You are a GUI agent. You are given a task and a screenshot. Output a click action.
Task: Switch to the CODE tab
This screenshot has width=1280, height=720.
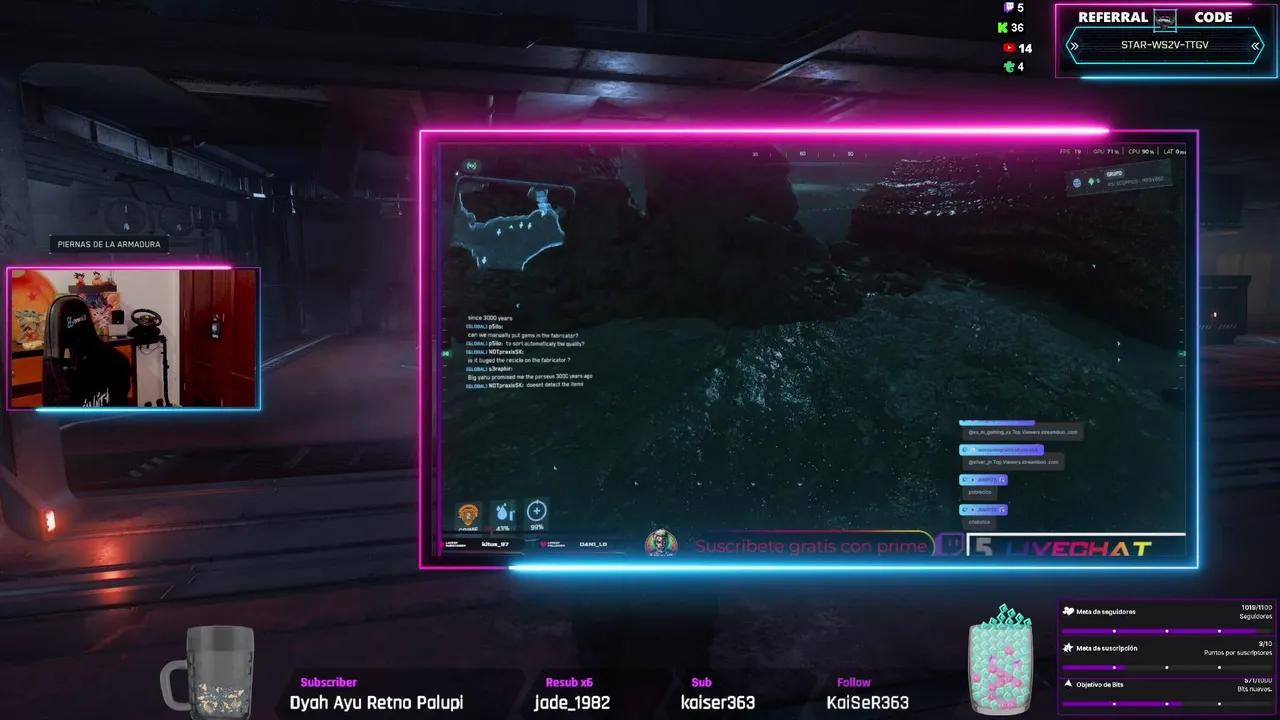[x=1214, y=16]
